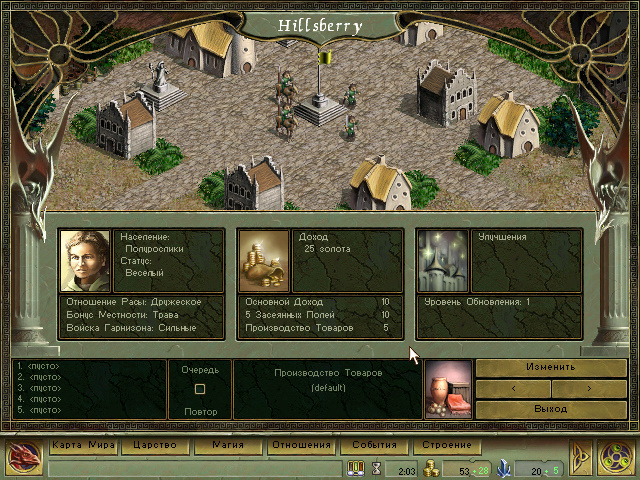The height and width of the screenshot is (480, 640).
Task: Open the Магия menu
Action: [228, 445]
